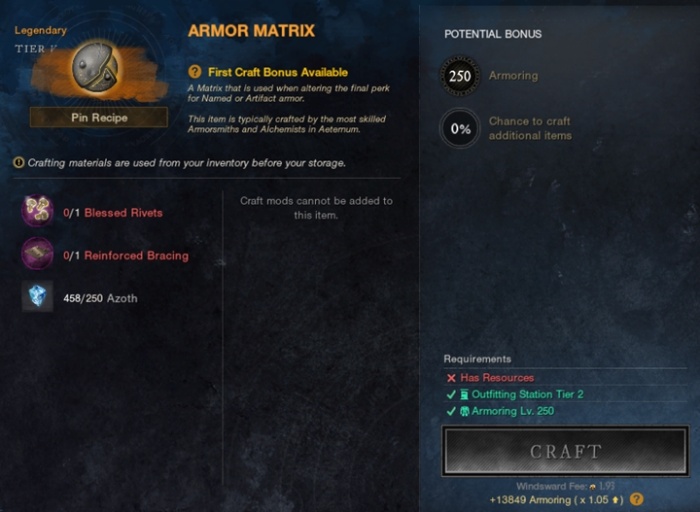Pin the Armor Matrix recipe
This screenshot has width=700, height=512.
(99, 117)
